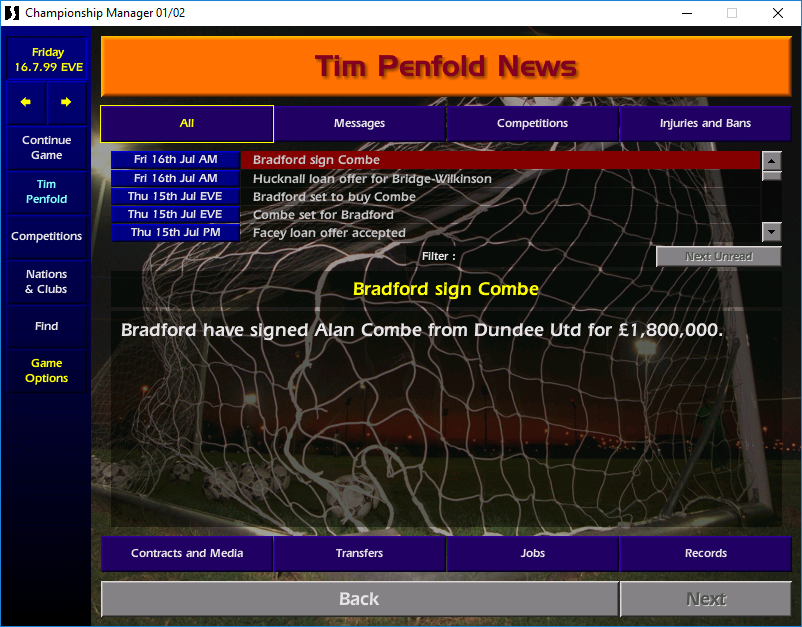This screenshot has width=802, height=627.
Task: Continue the game
Action: pyautogui.click(x=47, y=148)
